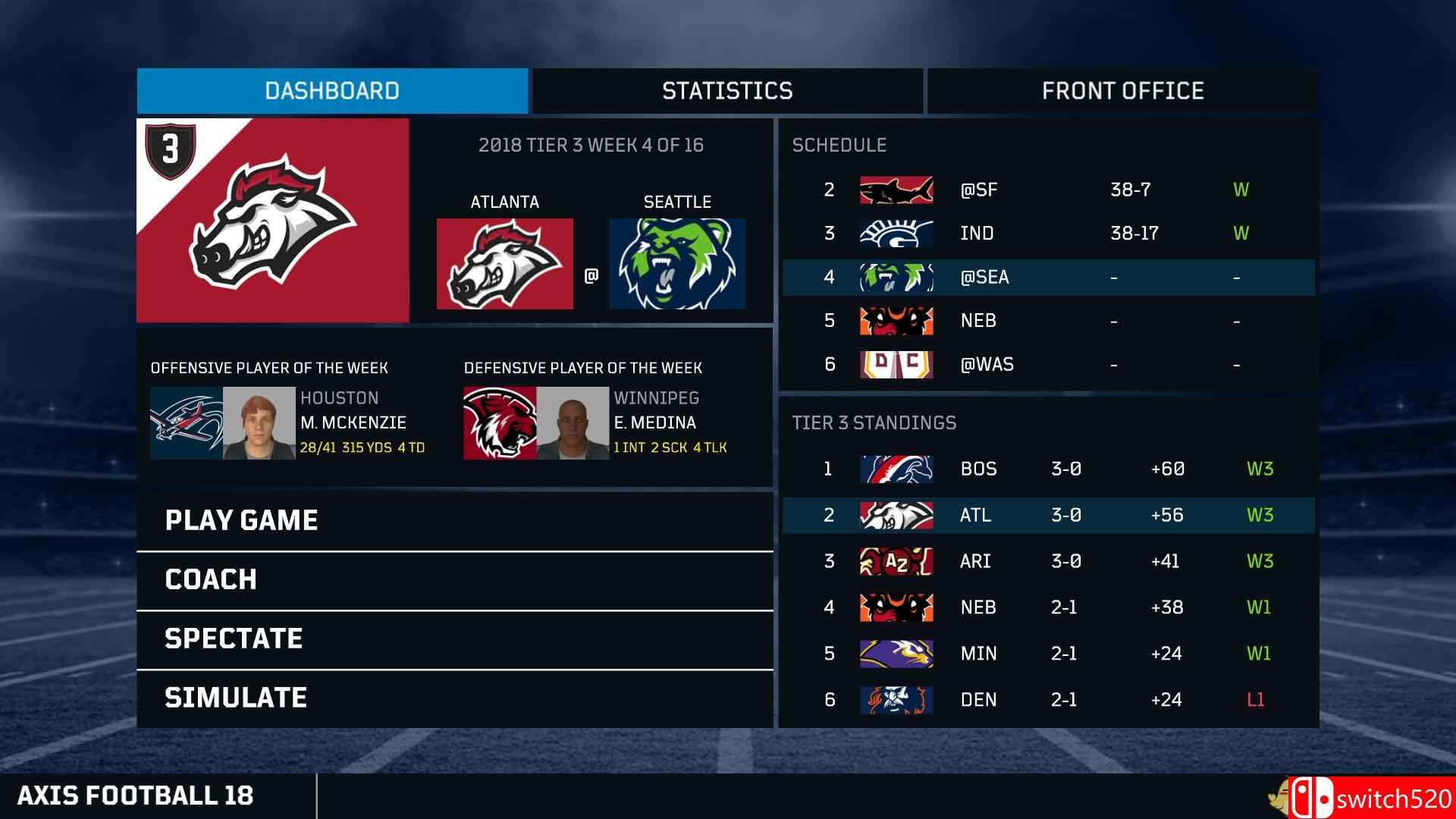Select the MIN standings row
The width and height of the screenshot is (1456, 819).
point(1048,654)
